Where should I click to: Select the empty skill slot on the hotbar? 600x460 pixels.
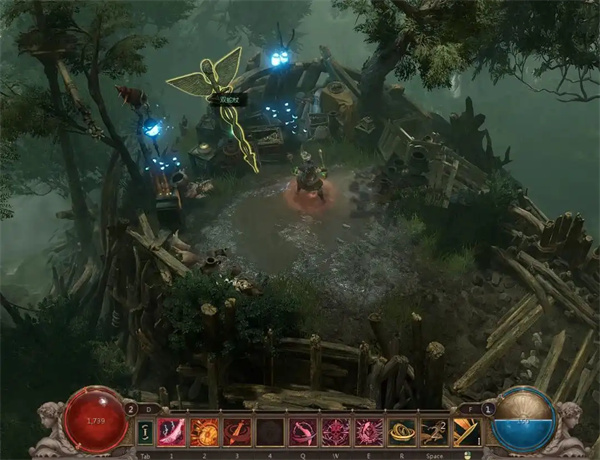[x=270, y=431]
